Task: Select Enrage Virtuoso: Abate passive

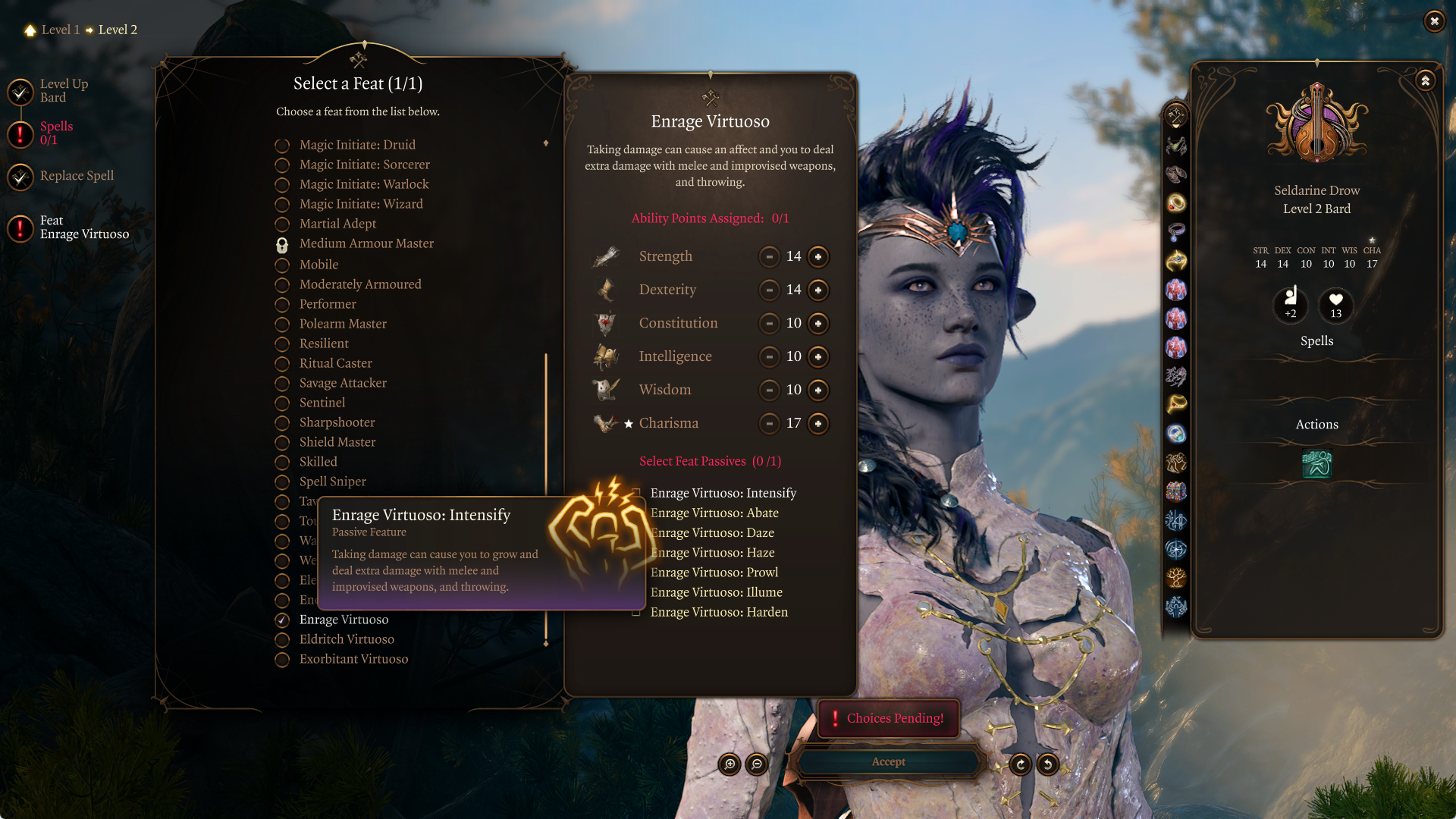Action: pyautogui.click(x=714, y=513)
